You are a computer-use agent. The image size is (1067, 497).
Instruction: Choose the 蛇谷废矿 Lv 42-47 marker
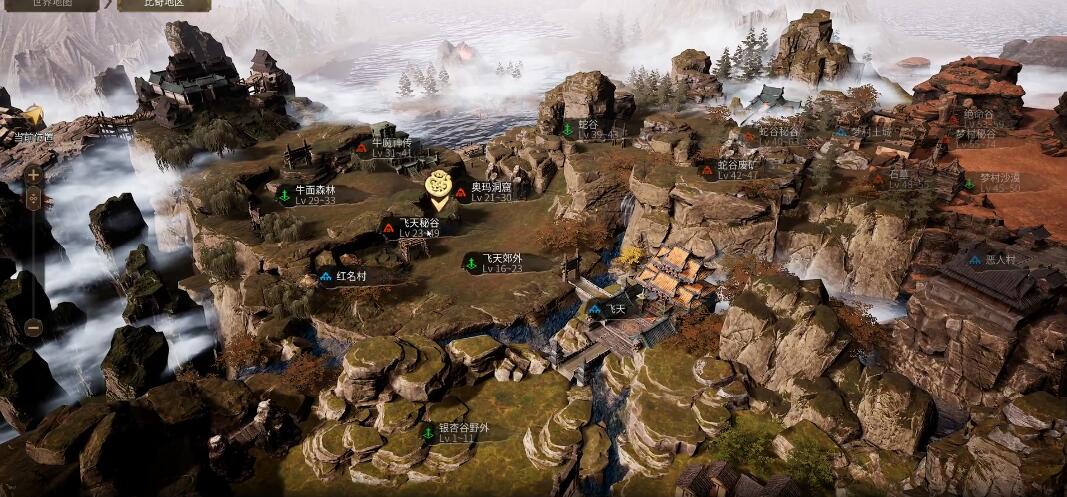736,169
